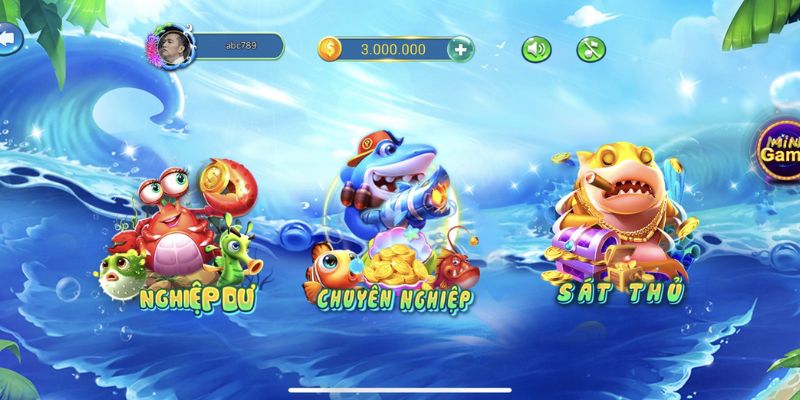
Task: Go back using the arrow button
Action: (x=12, y=39)
